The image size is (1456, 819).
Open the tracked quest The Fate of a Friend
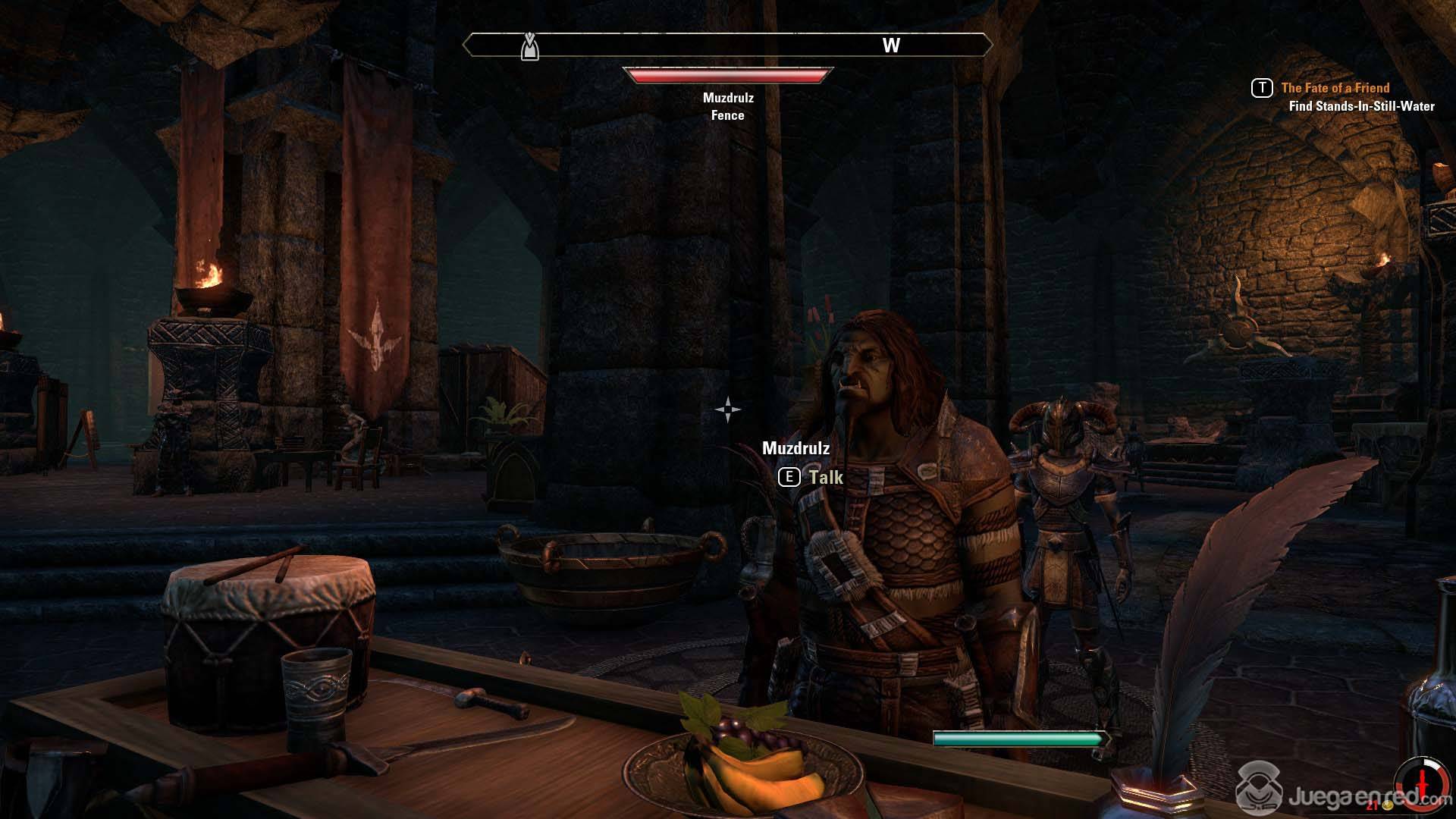pos(1335,88)
